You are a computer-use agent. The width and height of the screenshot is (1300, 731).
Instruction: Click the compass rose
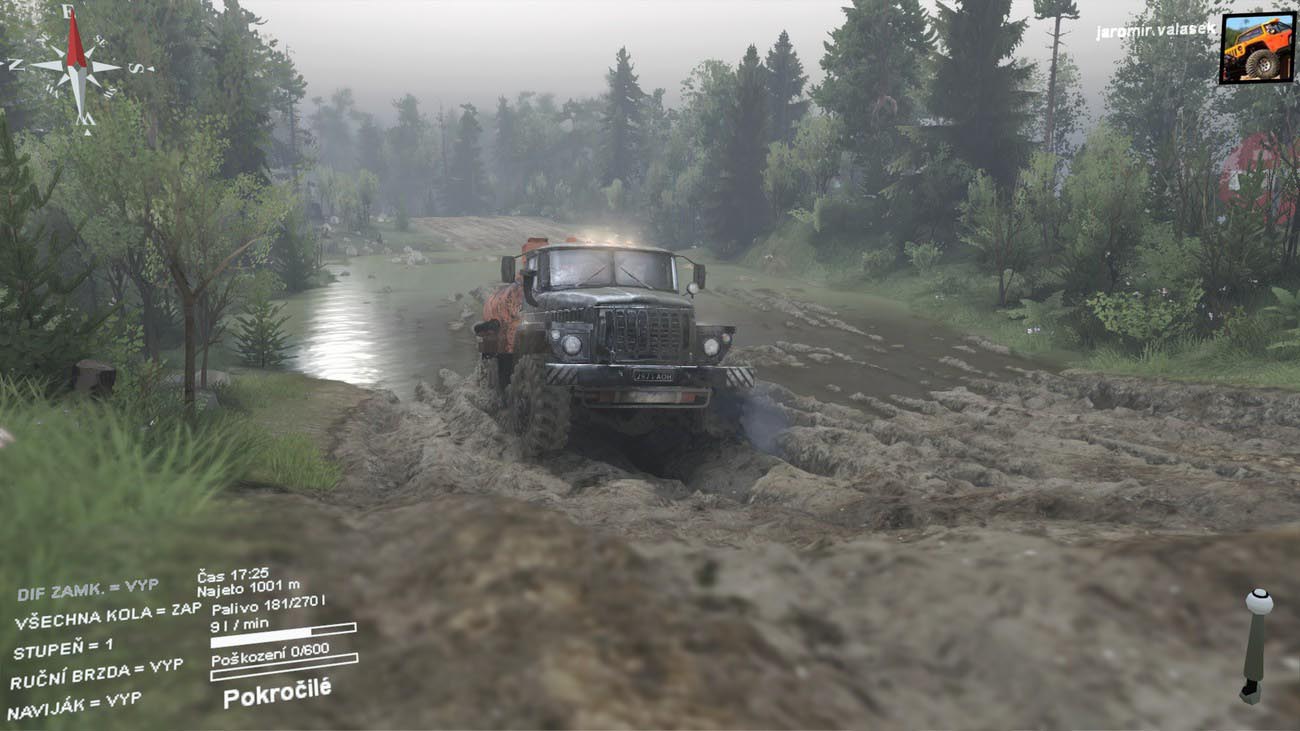point(76,66)
